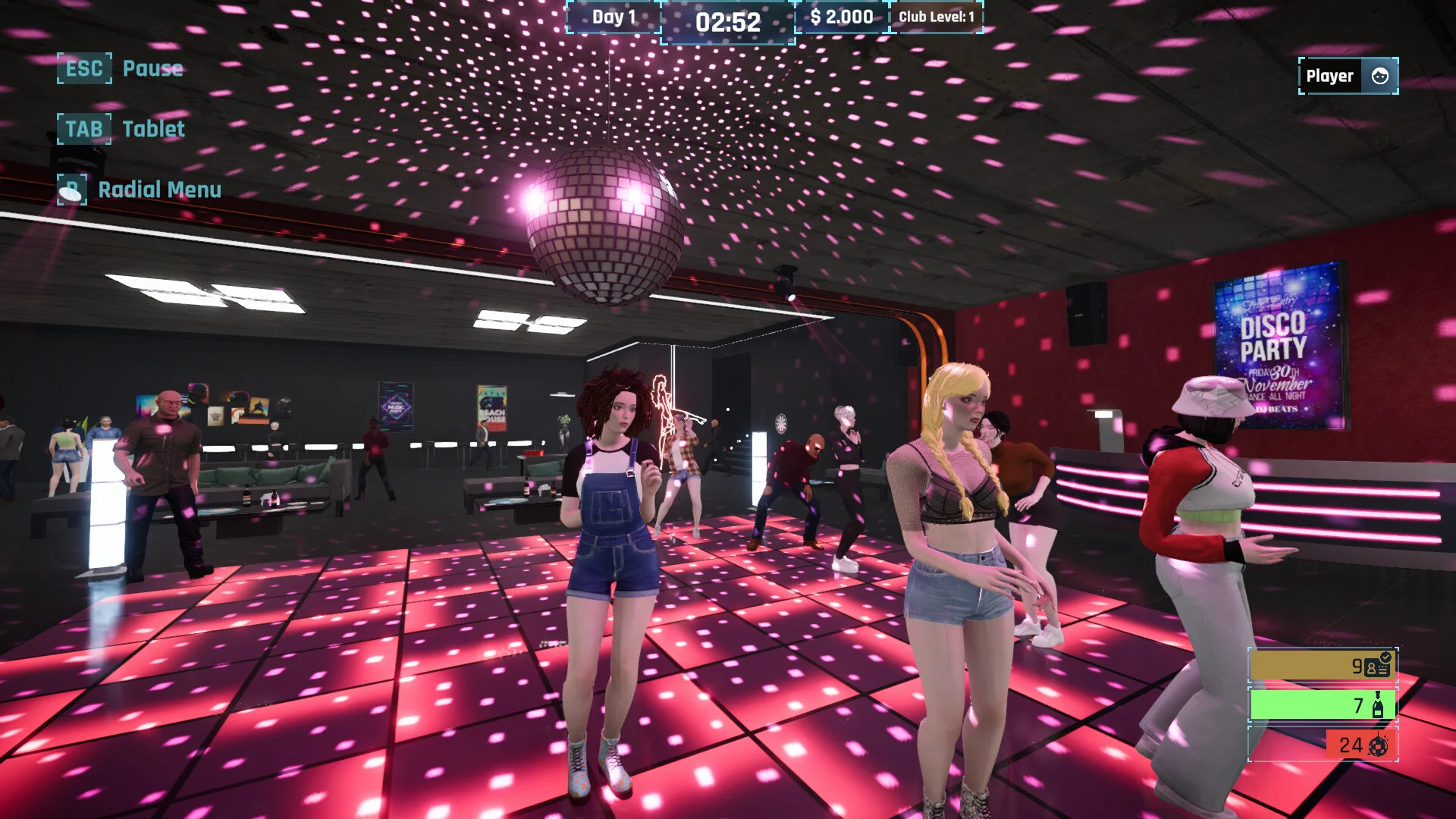Expand the $ 2.000 money panel
This screenshot has width=1456, height=819.
pos(840,17)
